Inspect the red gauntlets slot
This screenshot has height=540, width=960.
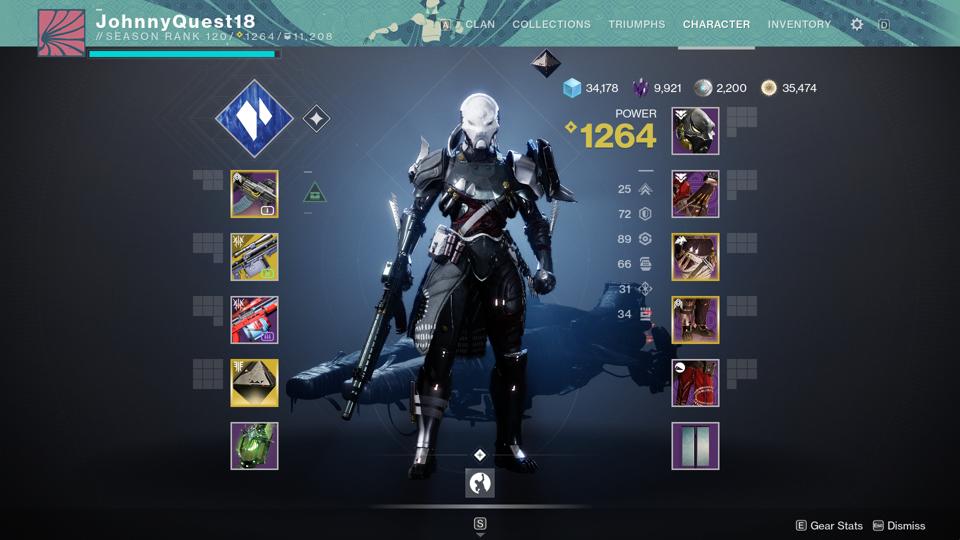click(695, 194)
